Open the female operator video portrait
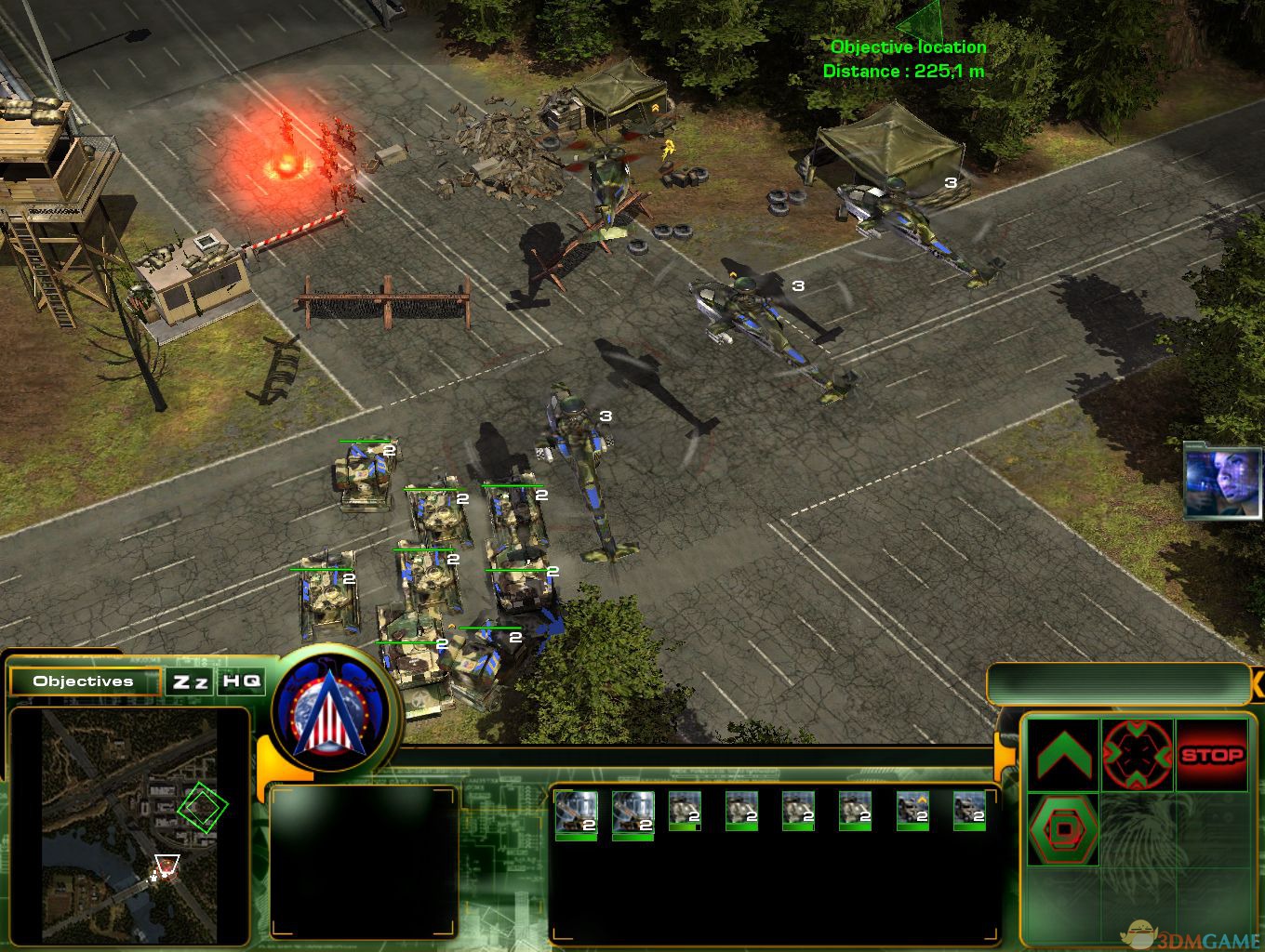Viewport: 1265px width, 952px height. (x=1222, y=481)
